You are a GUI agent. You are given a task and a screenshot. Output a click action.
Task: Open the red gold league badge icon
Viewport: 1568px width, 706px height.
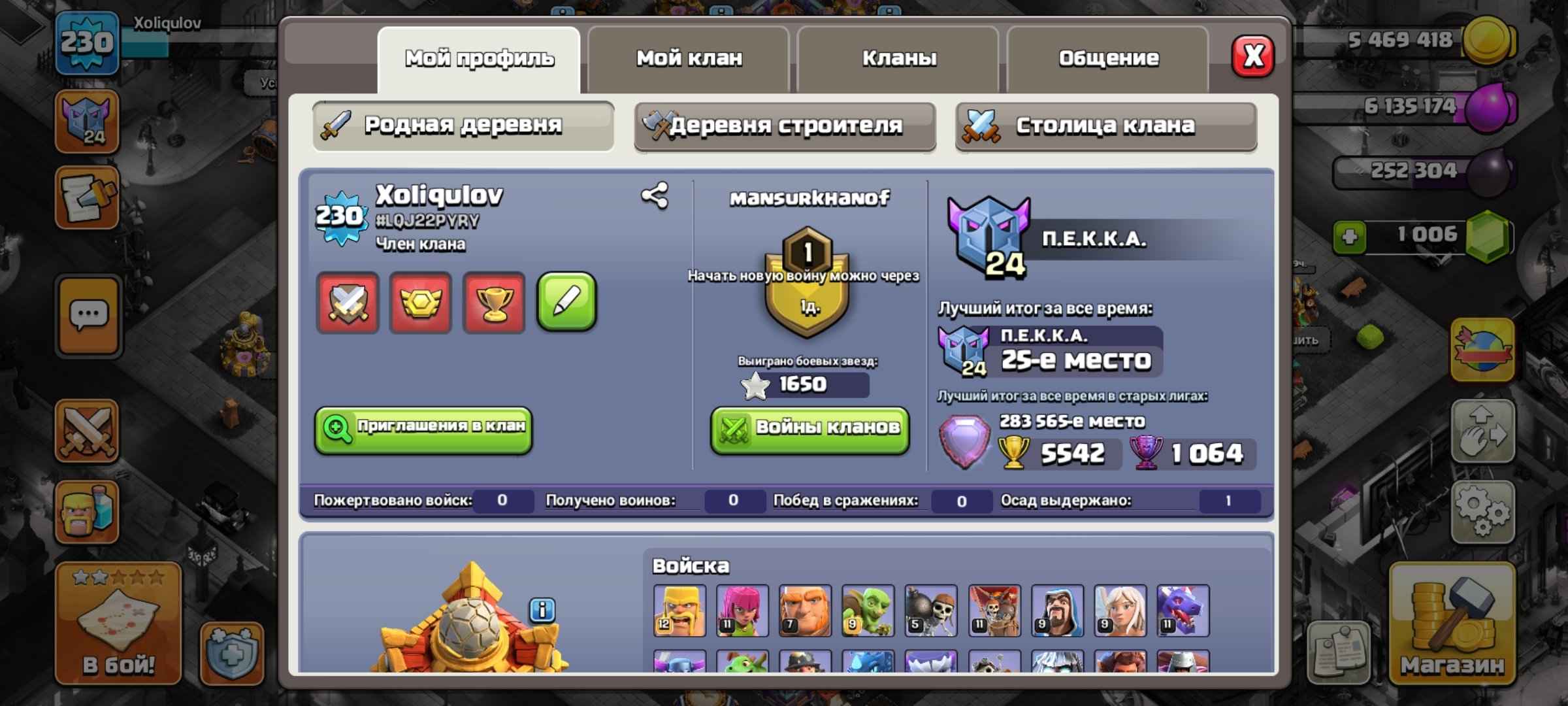419,303
